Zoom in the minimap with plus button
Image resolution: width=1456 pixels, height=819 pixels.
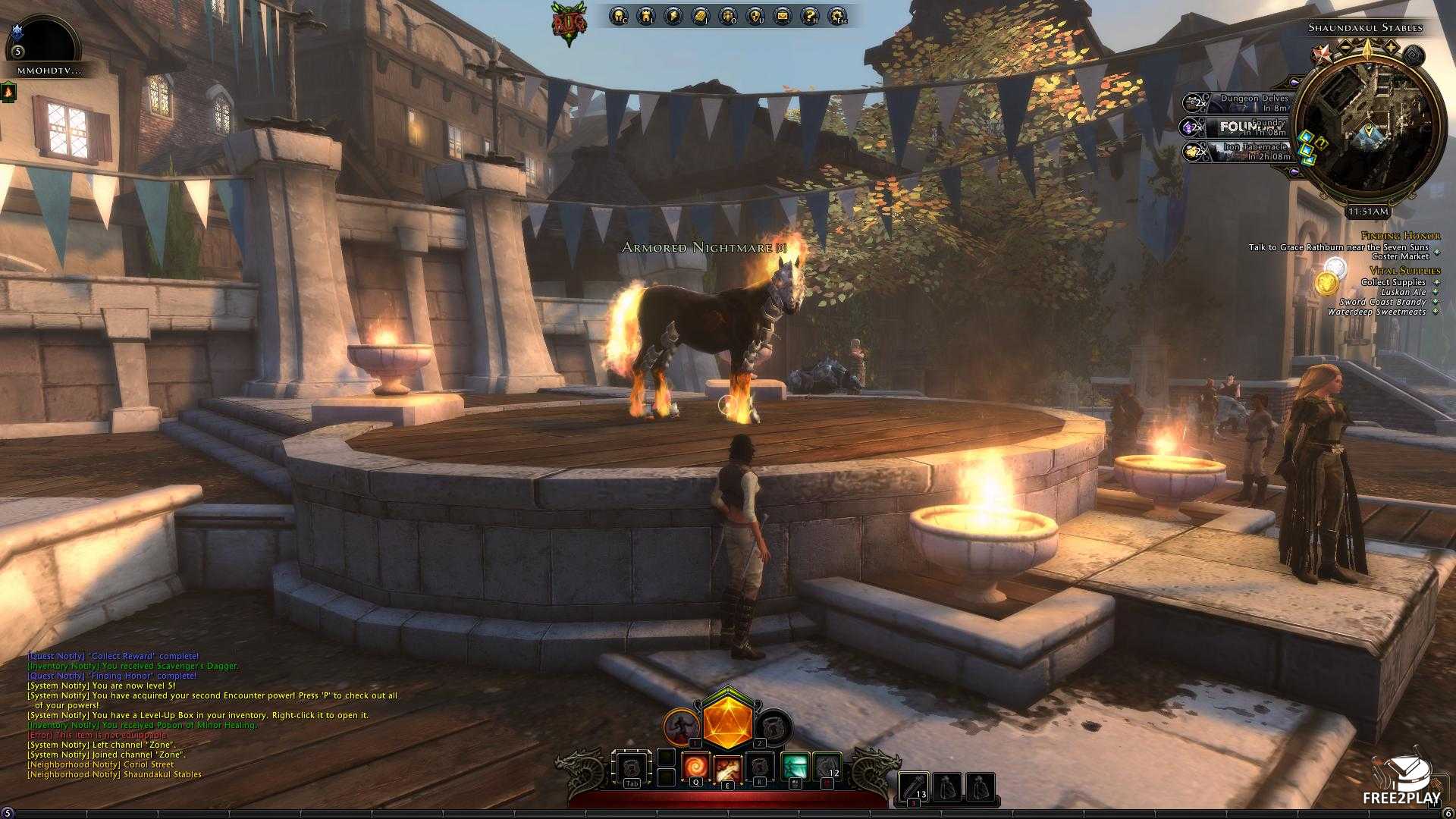click(x=1392, y=48)
